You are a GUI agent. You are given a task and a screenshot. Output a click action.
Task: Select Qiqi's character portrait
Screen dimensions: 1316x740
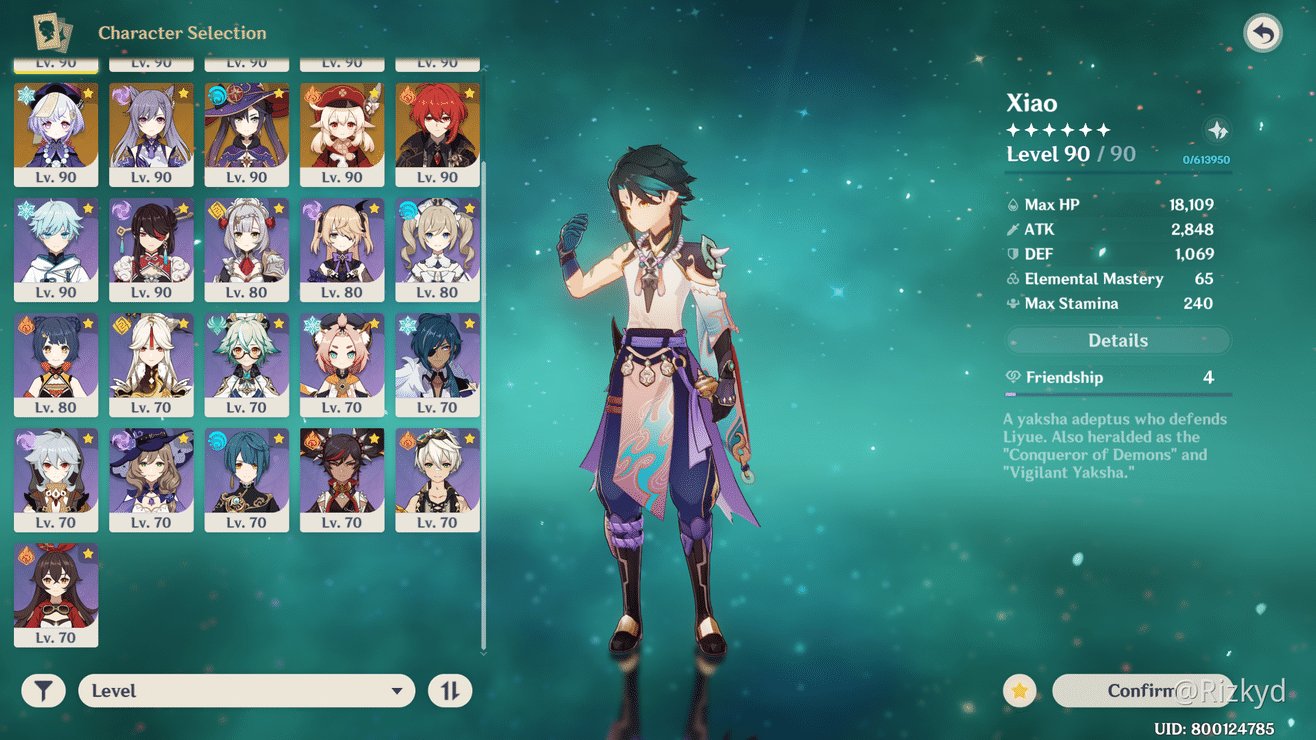[55, 130]
